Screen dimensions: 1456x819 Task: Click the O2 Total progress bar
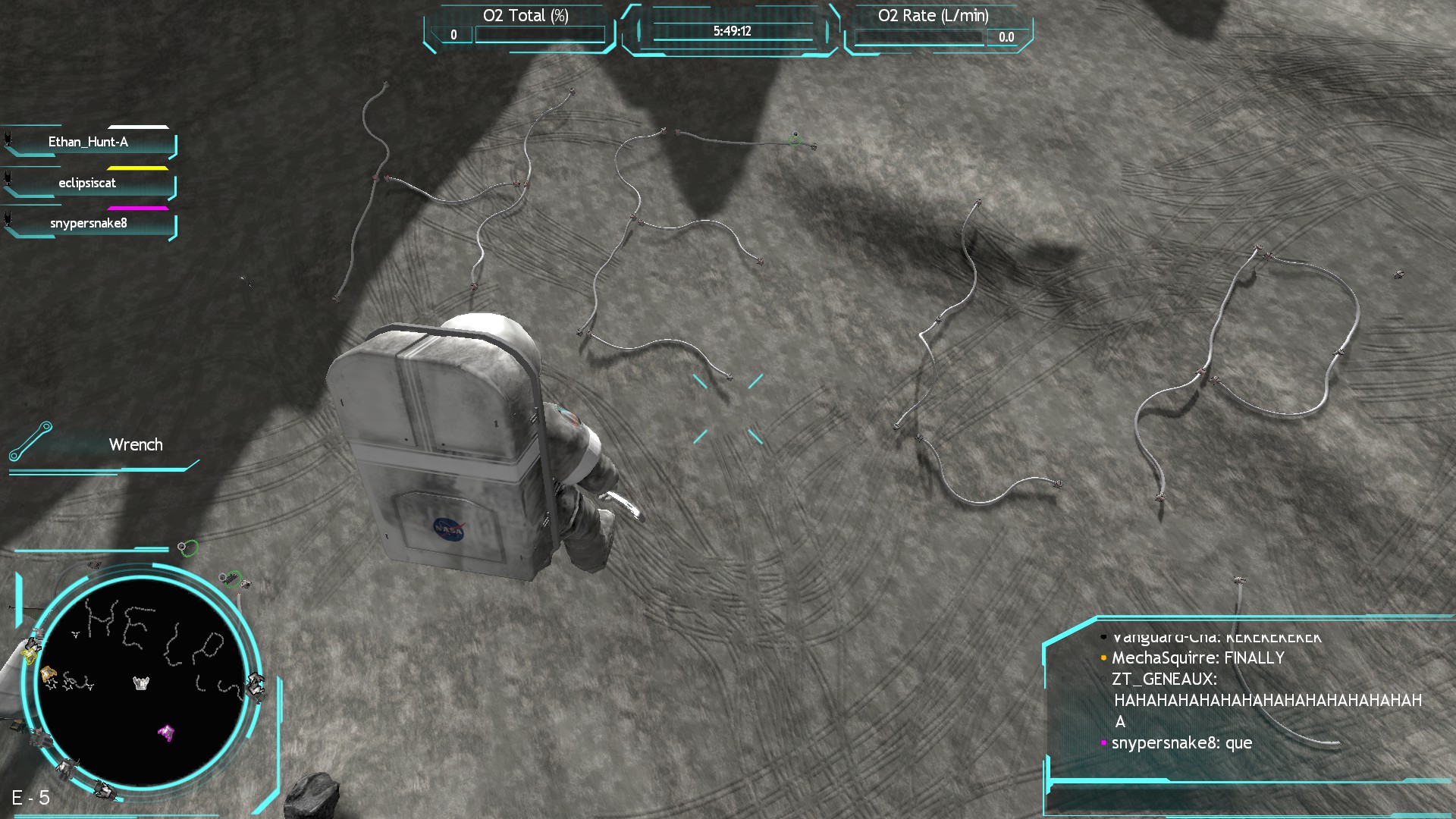click(x=538, y=33)
